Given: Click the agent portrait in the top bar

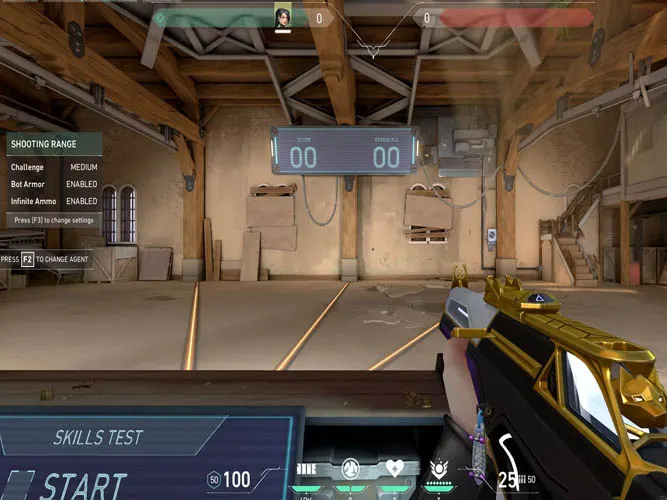Looking at the screenshot, I should [x=283, y=17].
